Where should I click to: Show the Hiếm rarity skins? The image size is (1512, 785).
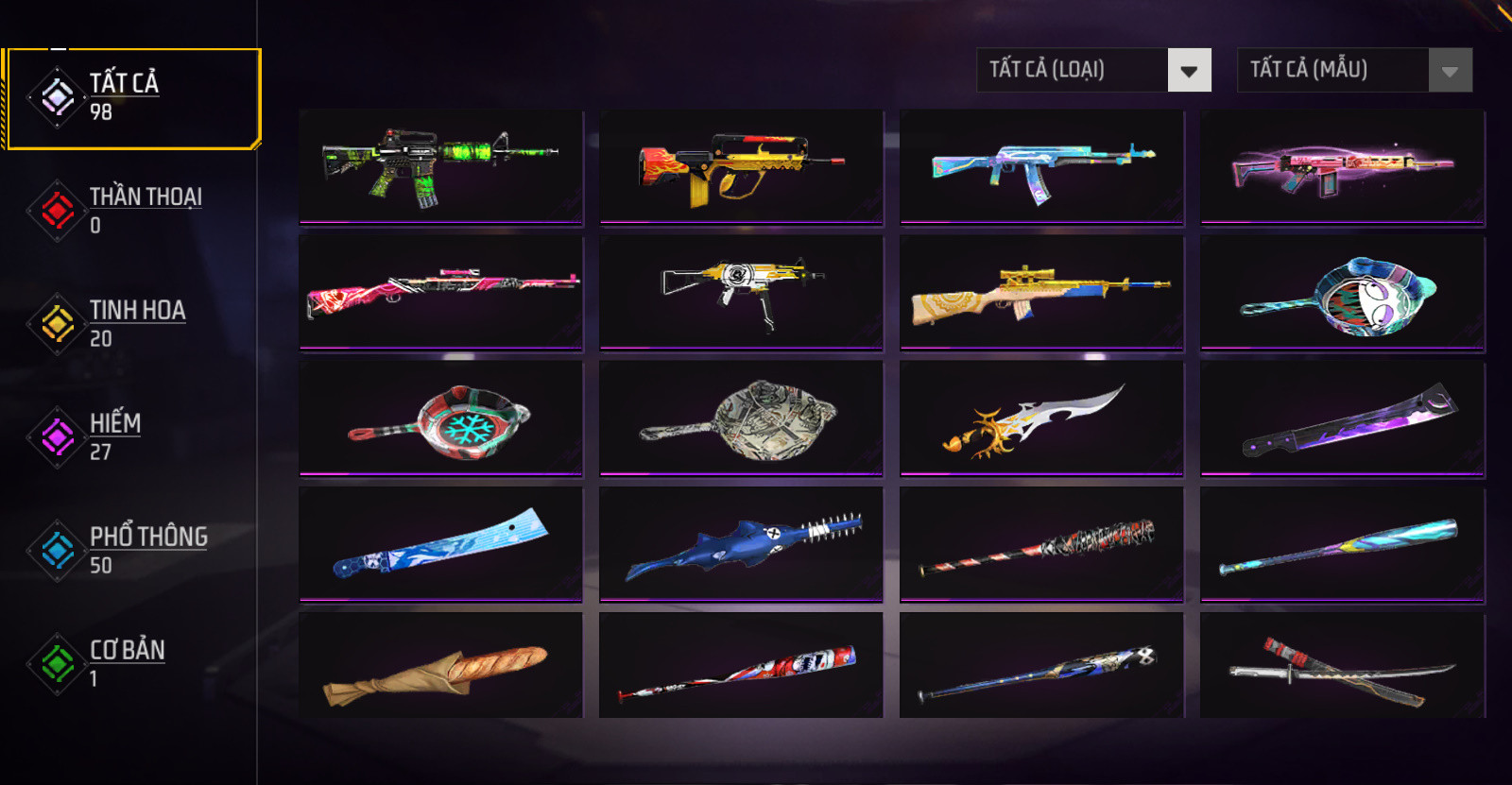coord(131,437)
